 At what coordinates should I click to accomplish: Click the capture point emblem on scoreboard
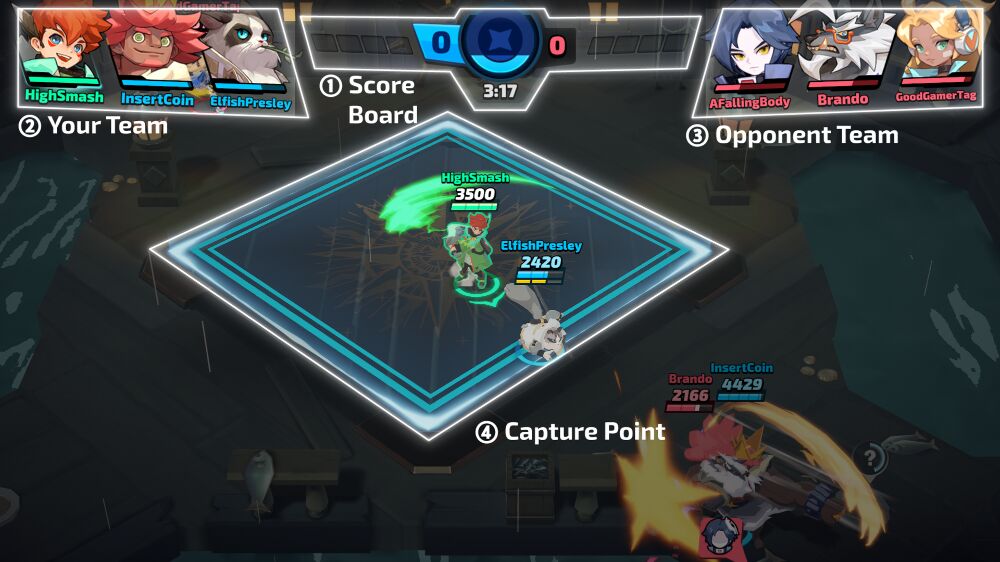tap(497, 42)
